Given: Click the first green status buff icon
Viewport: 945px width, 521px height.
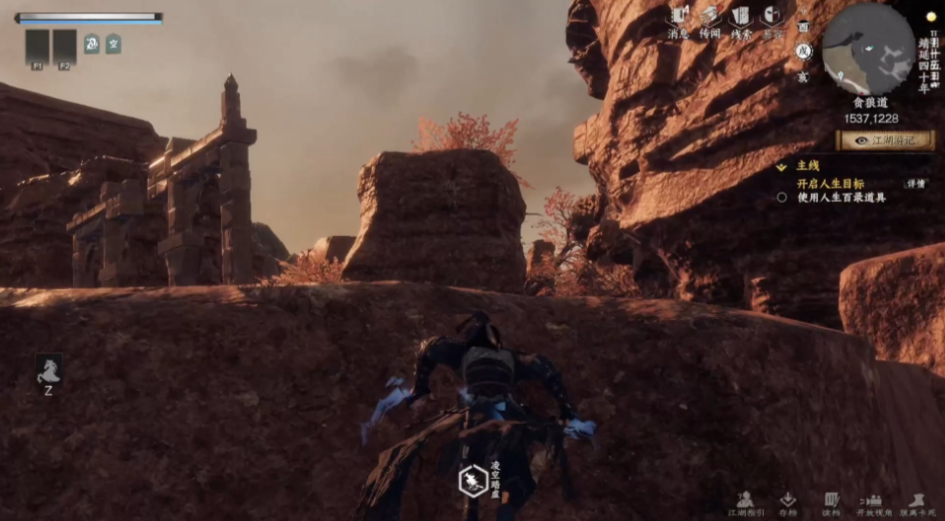Looking at the screenshot, I should pos(91,44).
